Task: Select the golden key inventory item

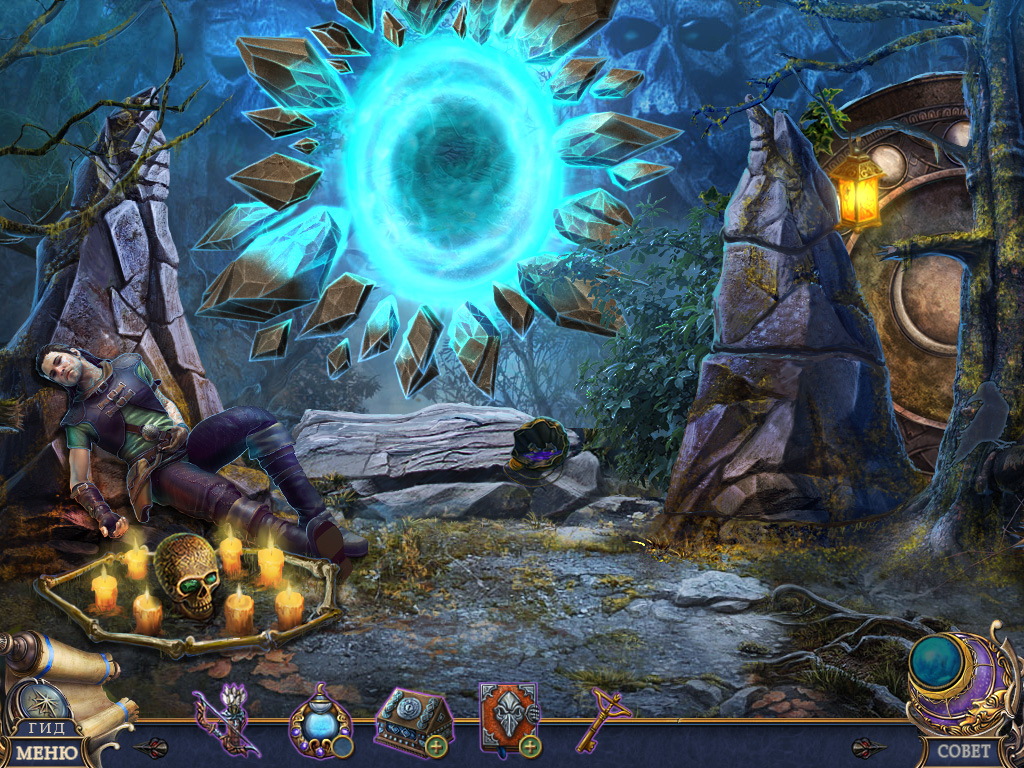Action: pyautogui.click(x=602, y=716)
